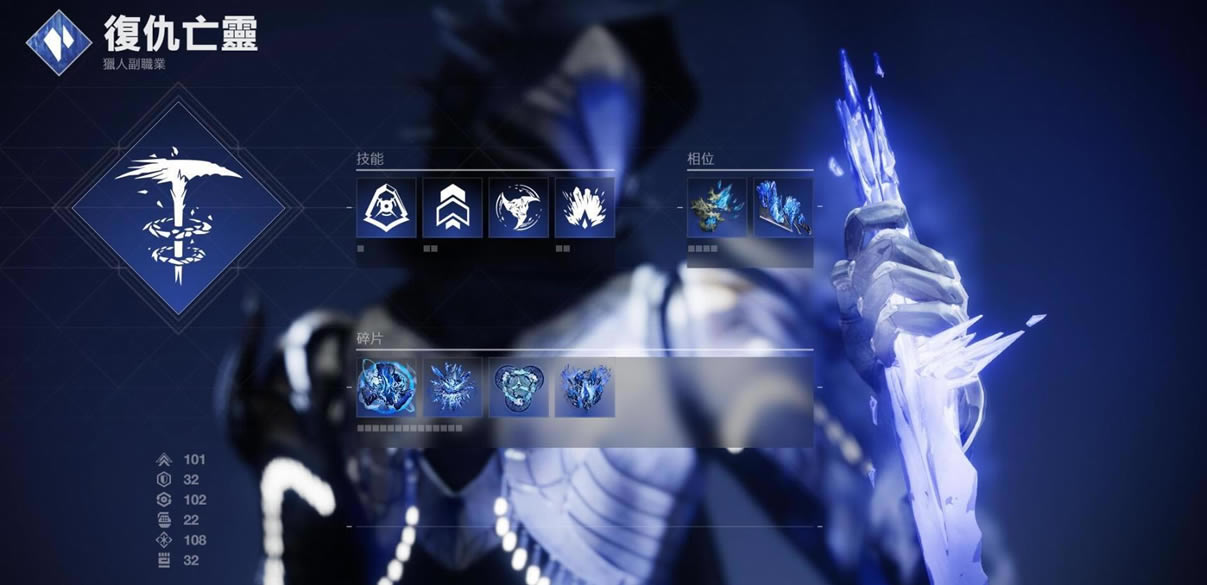This screenshot has width=1207, height=585.
Task: Open the third fragment with rounded triangle emblem
Action: click(x=518, y=388)
